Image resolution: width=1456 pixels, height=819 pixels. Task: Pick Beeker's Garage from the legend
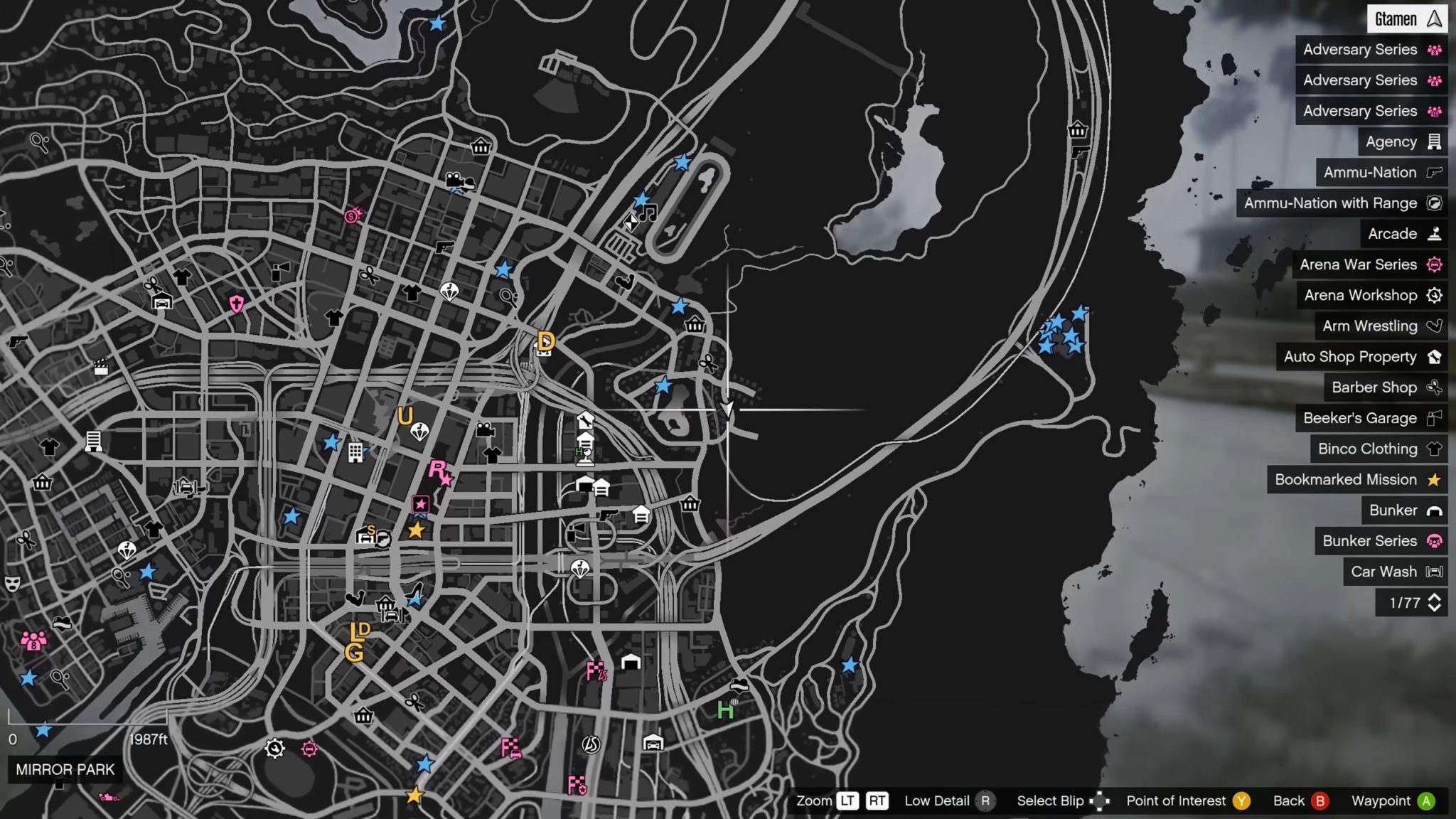tap(1371, 418)
